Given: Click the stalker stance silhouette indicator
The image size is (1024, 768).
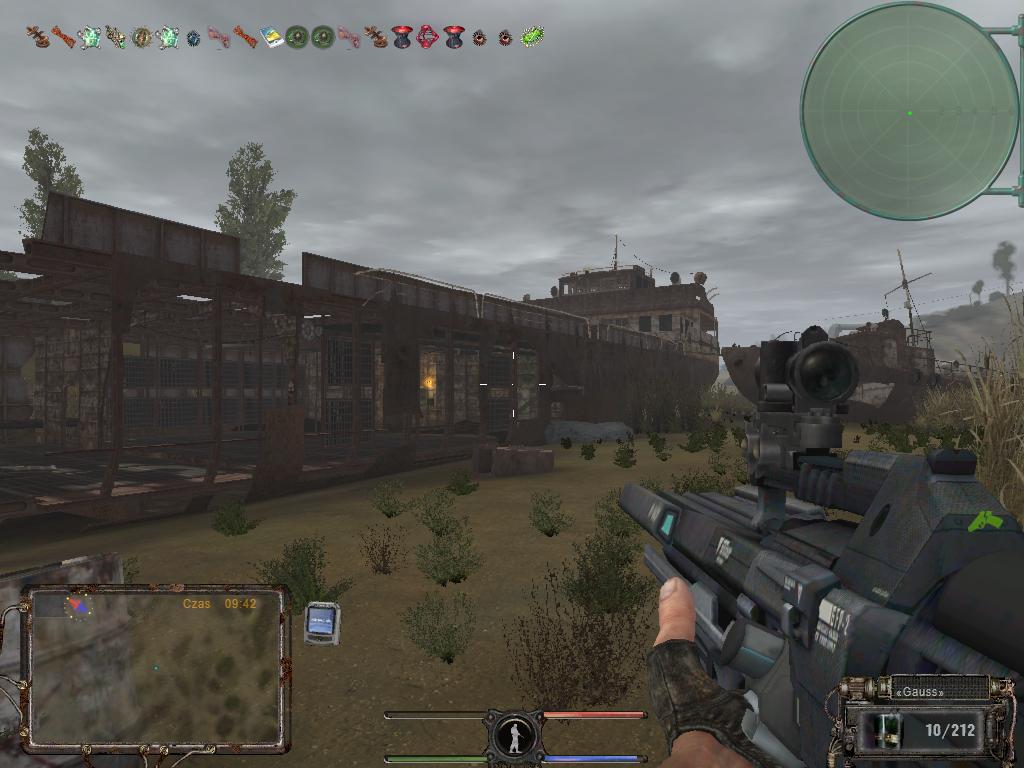Looking at the screenshot, I should [x=514, y=737].
